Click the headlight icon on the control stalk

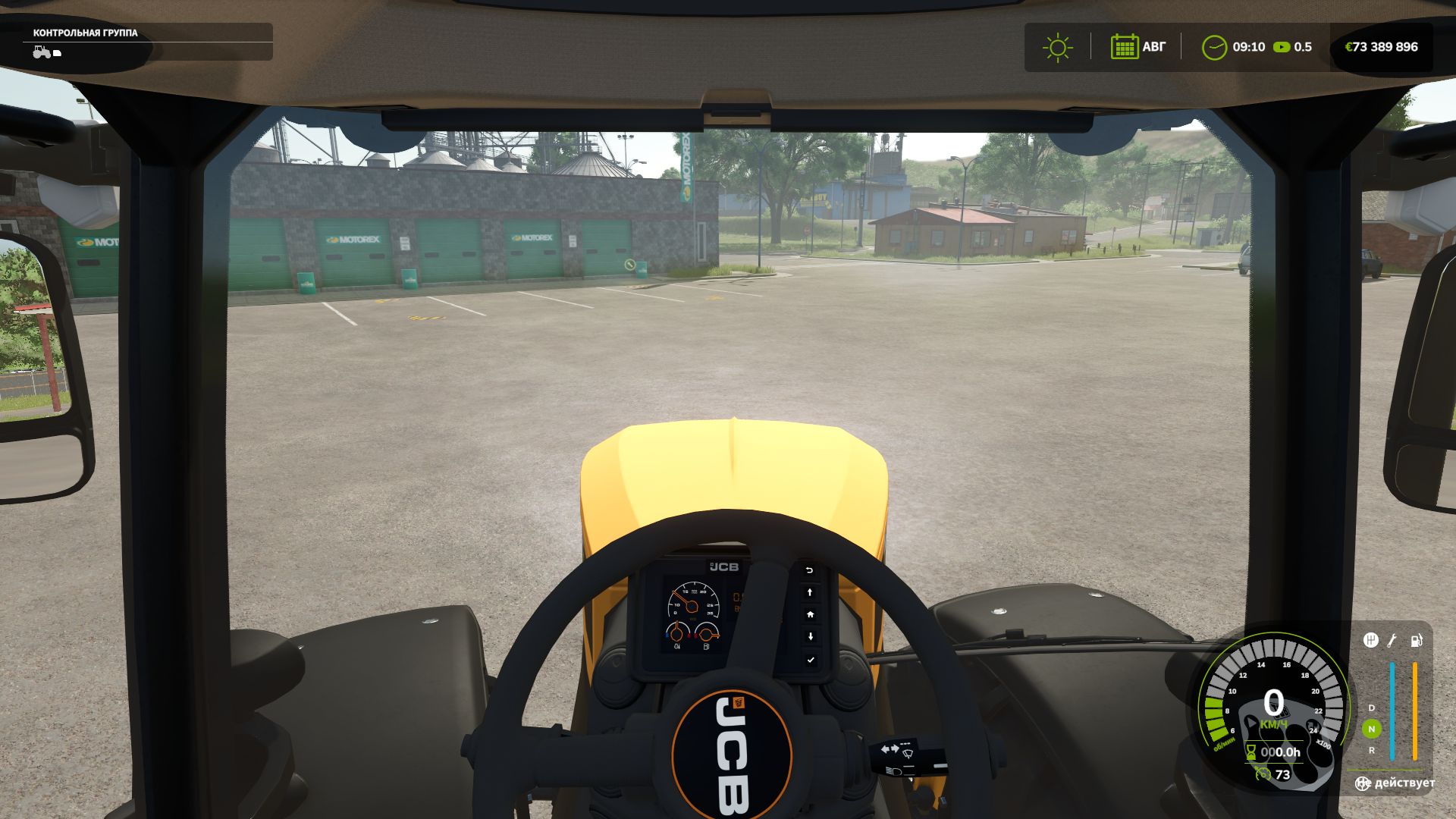pyautogui.click(x=894, y=770)
